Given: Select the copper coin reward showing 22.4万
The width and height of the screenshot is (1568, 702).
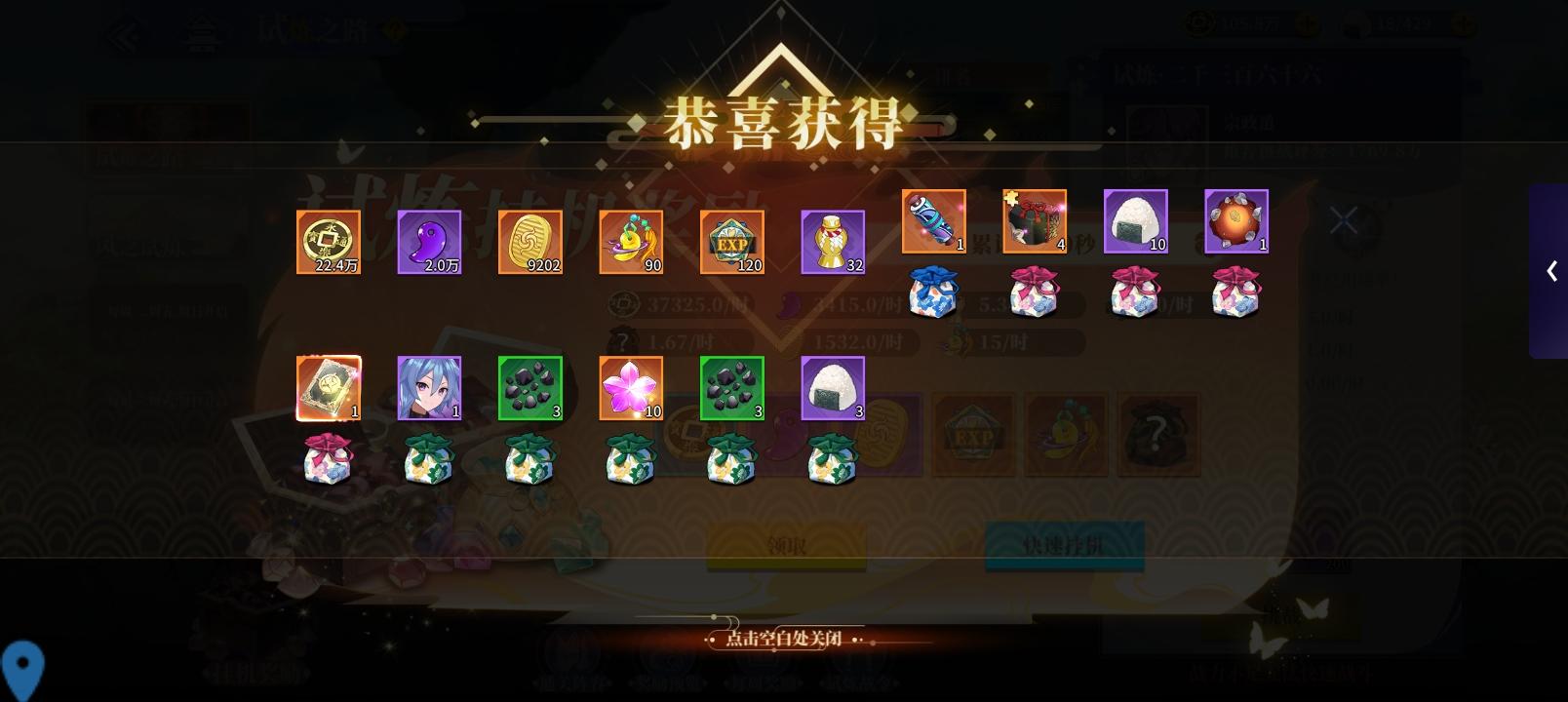Looking at the screenshot, I should [x=329, y=241].
